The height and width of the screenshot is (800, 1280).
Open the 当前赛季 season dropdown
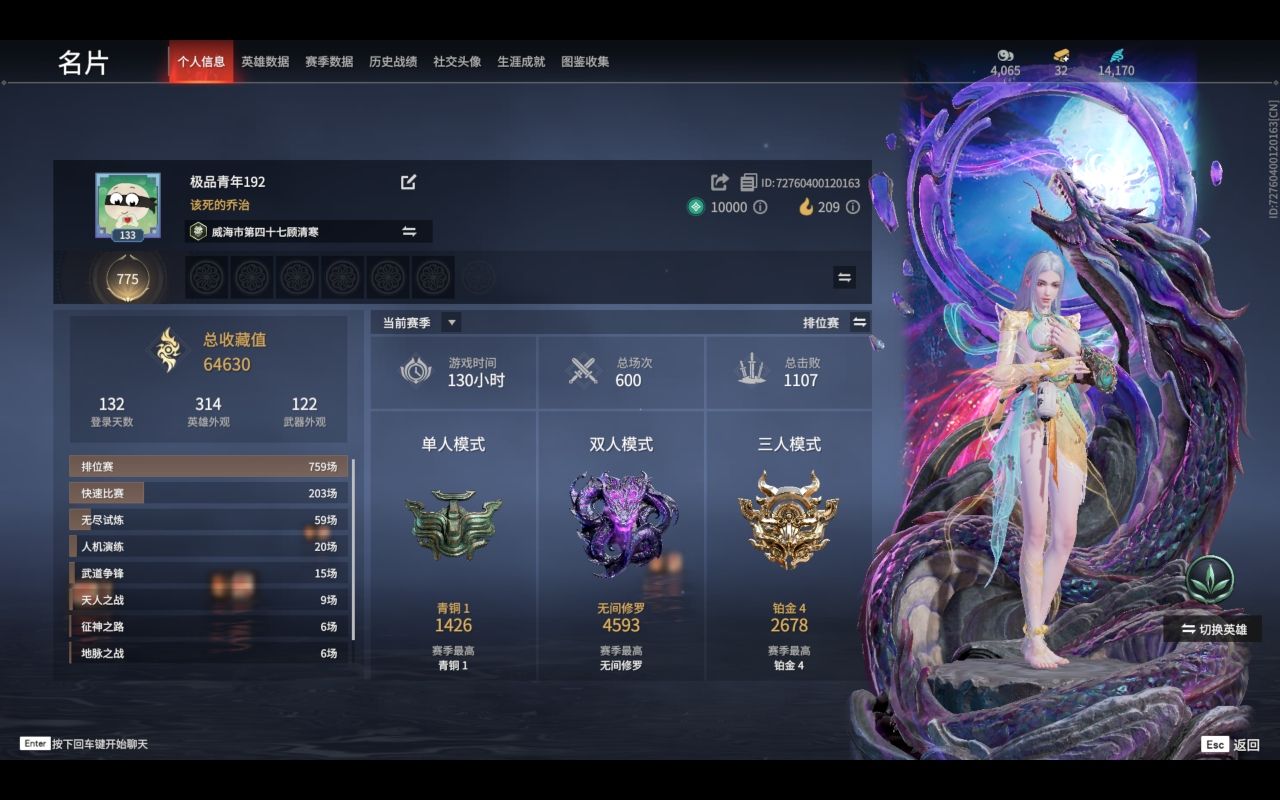450,322
